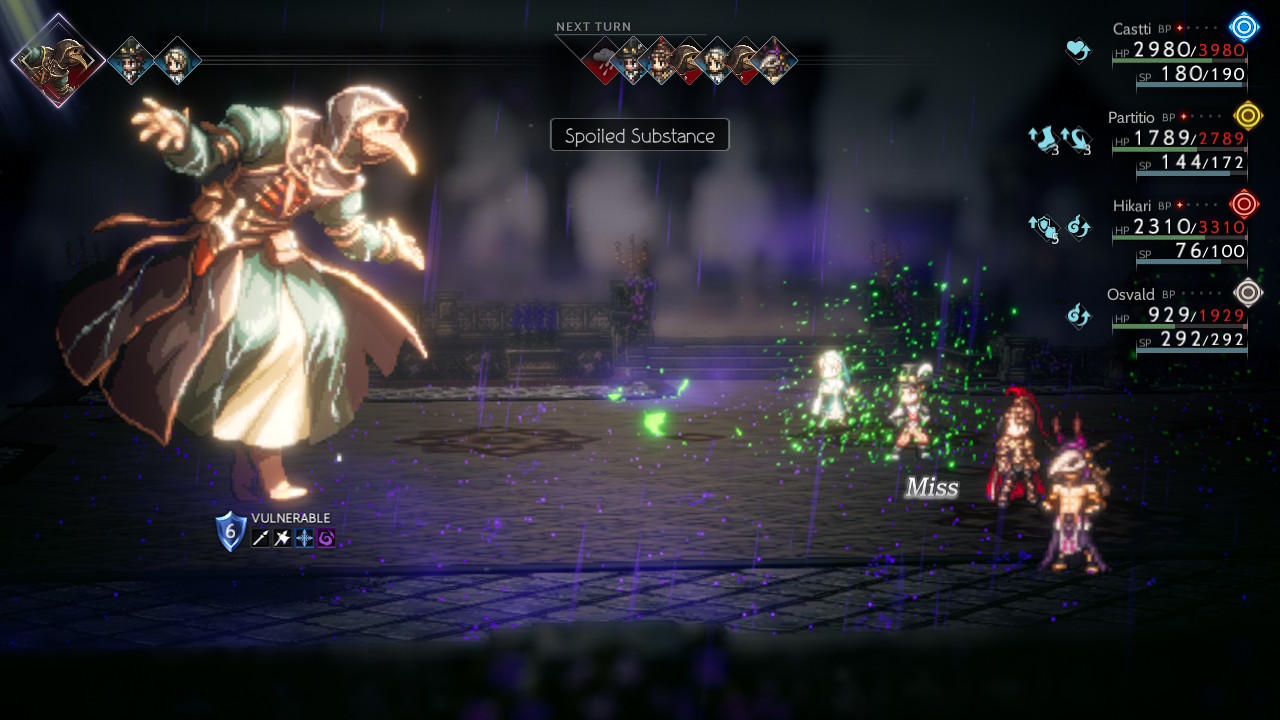Screen dimensions: 1280x720
Task: Click the spear weakness icon
Action: pos(261,538)
